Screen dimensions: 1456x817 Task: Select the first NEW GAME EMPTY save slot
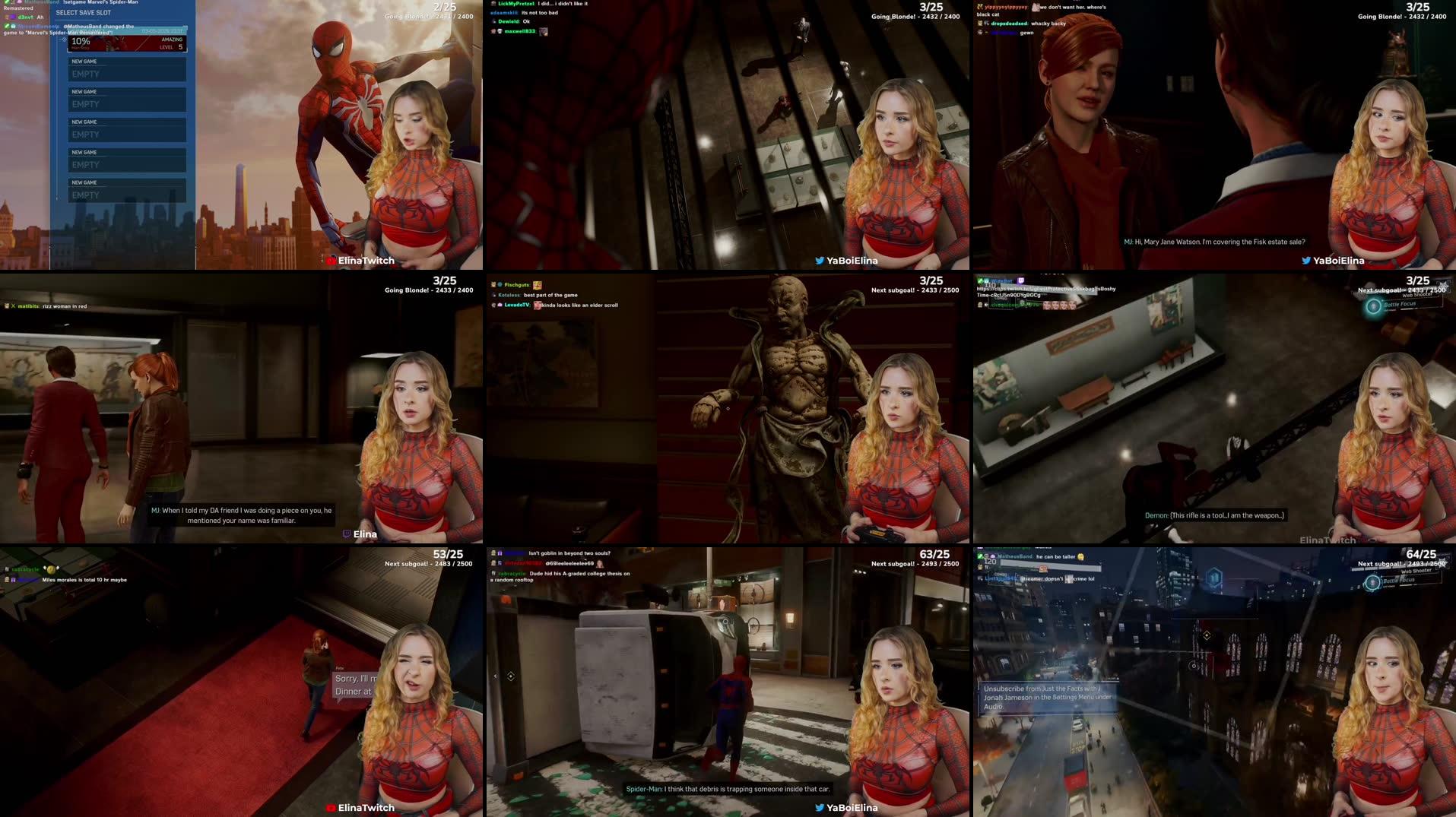[x=127, y=70]
